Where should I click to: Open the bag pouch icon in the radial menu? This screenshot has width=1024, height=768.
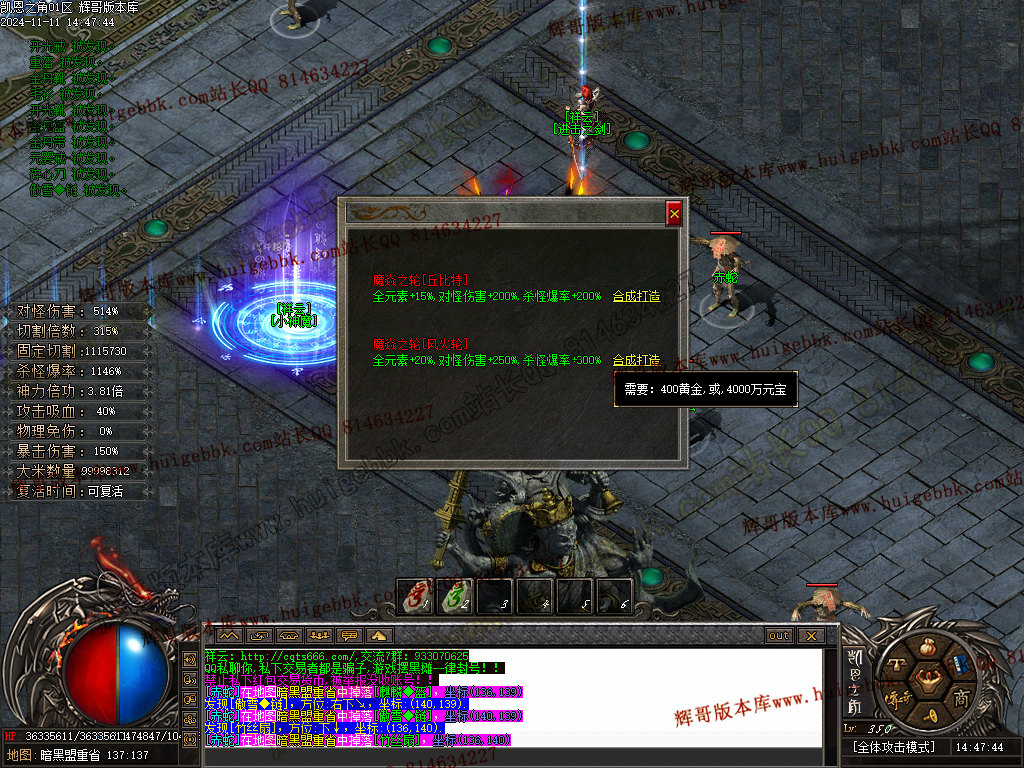point(928,645)
